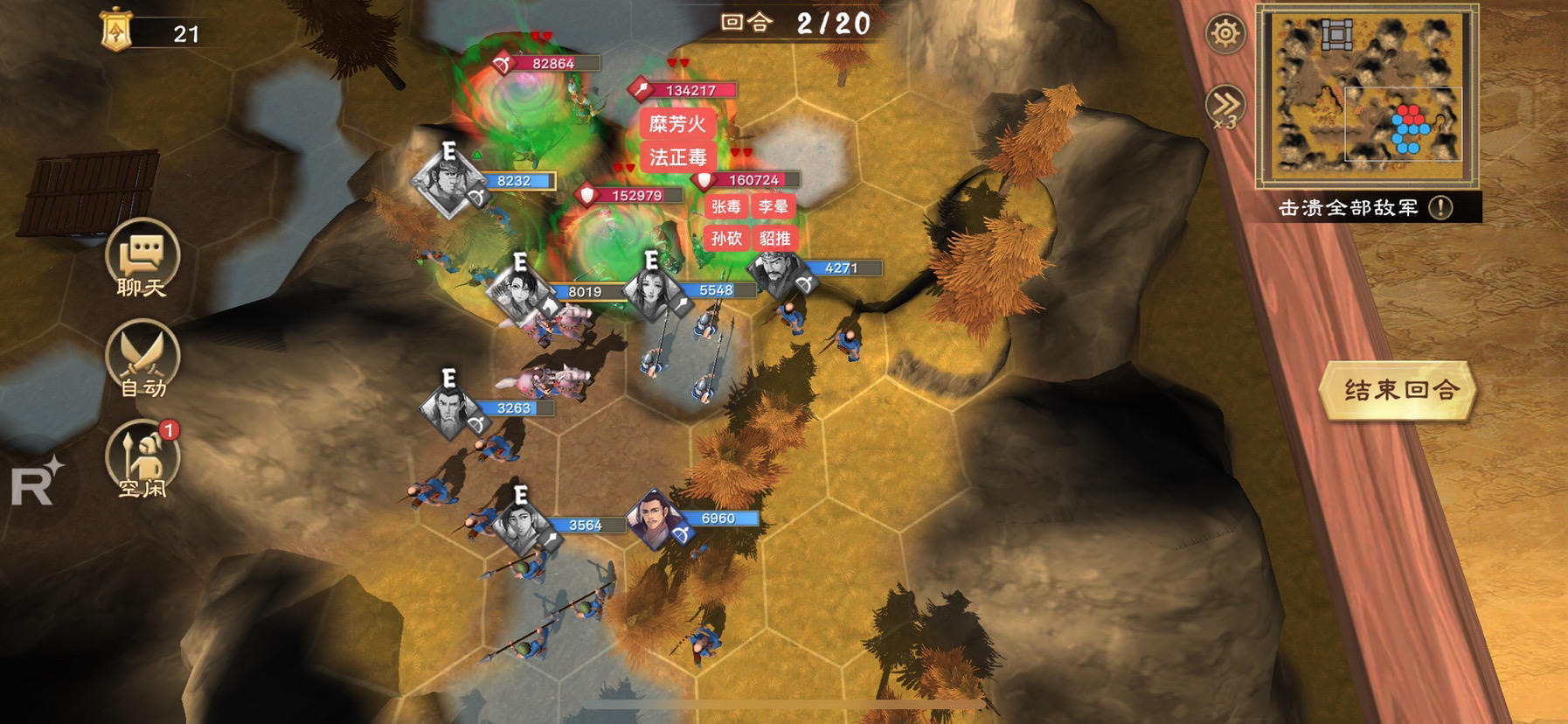End the turn with 结束回合
Image resolution: width=1568 pixels, height=724 pixels.
pyautogui.click(x=1399, y=390)
